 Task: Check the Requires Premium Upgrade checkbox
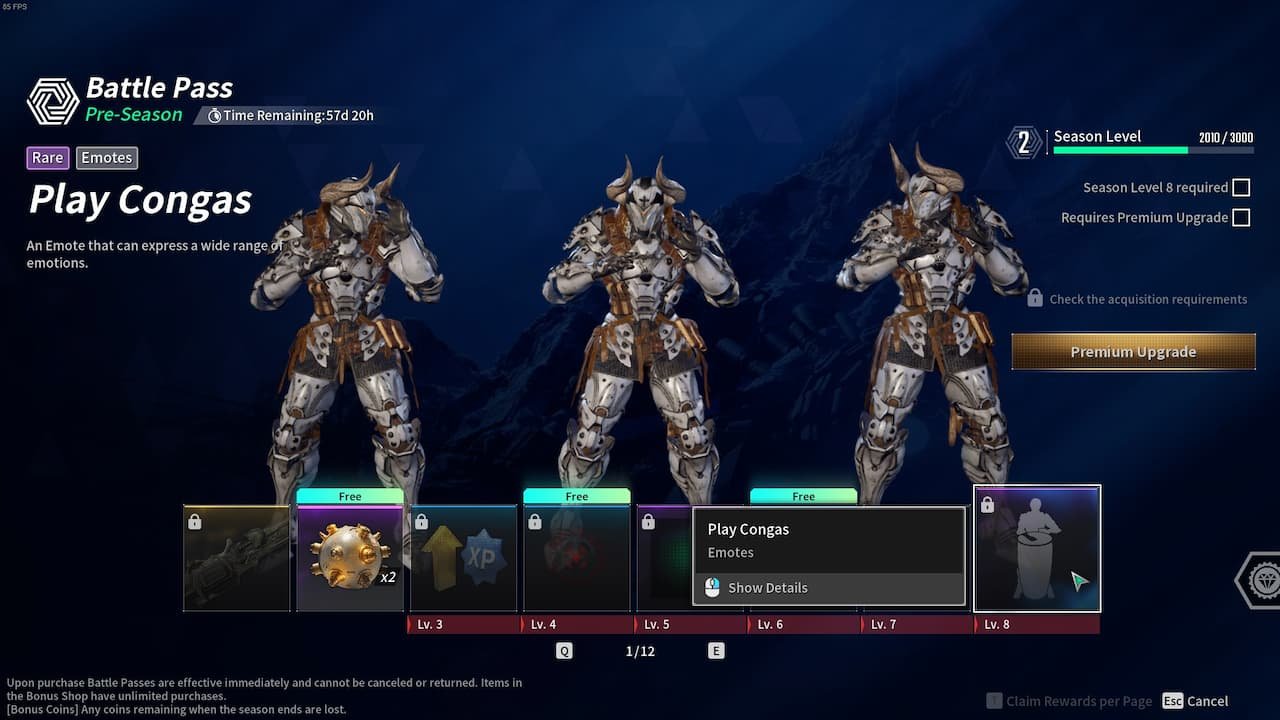tap(1241, 217)
